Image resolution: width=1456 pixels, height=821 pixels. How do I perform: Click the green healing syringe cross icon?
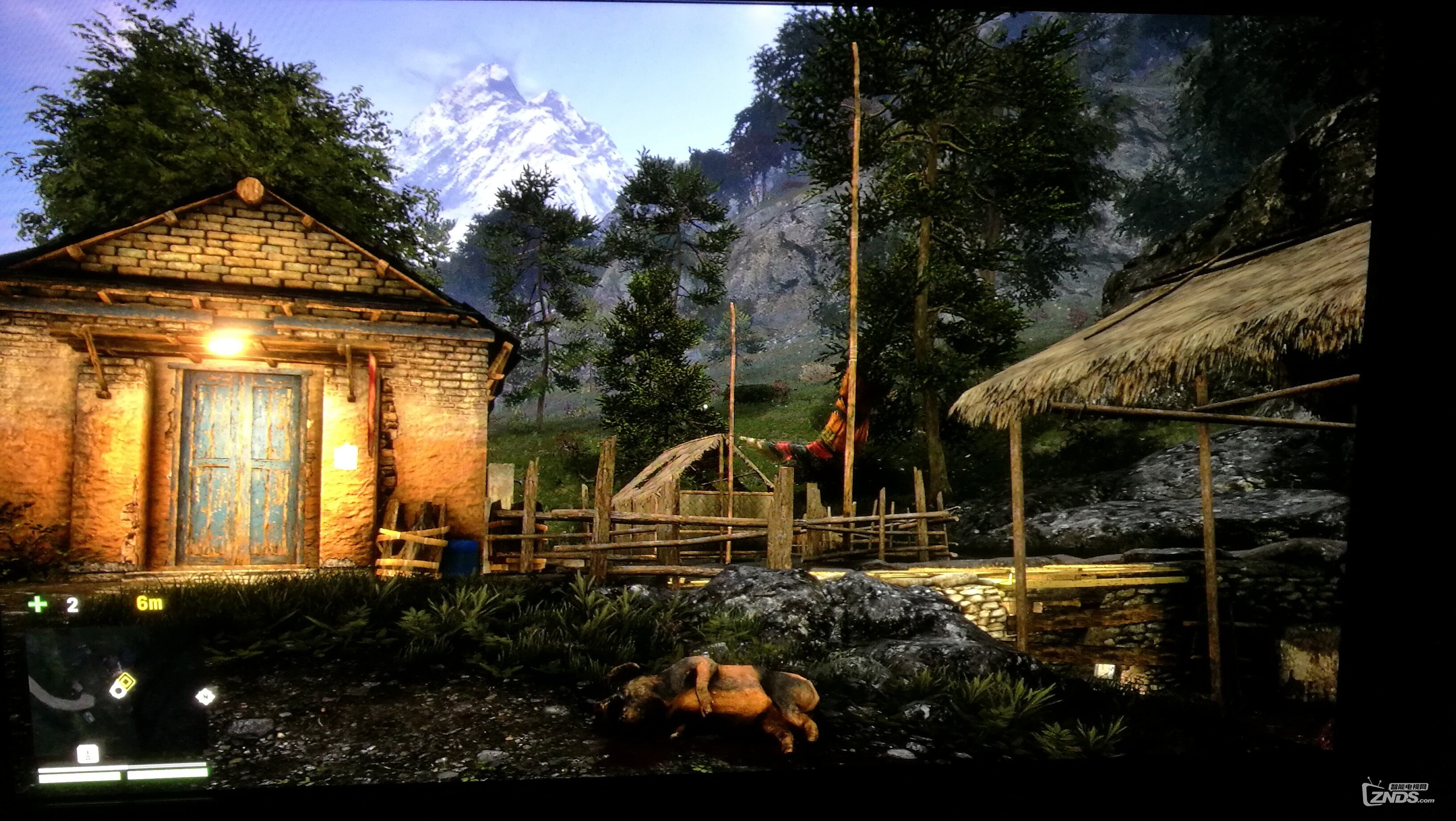tap(38, 605)
